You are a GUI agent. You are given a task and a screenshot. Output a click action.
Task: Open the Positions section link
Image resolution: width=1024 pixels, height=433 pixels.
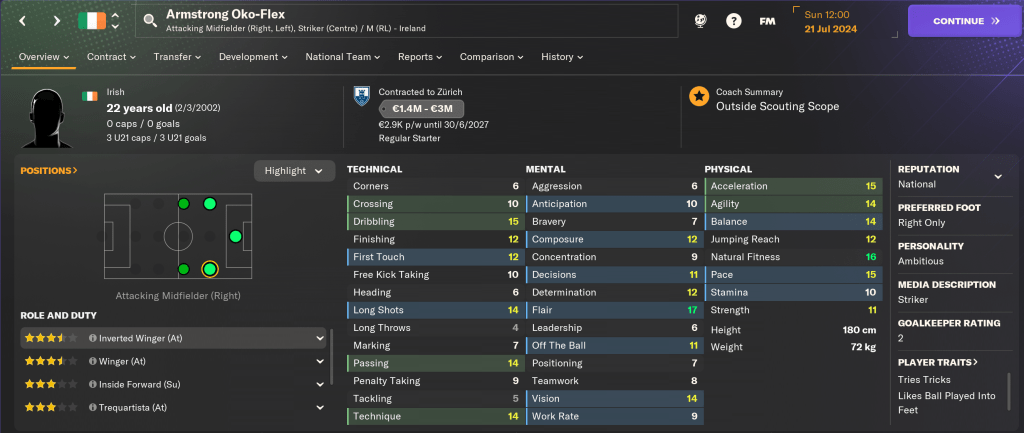pyautogui.click(x=49, y=170)
